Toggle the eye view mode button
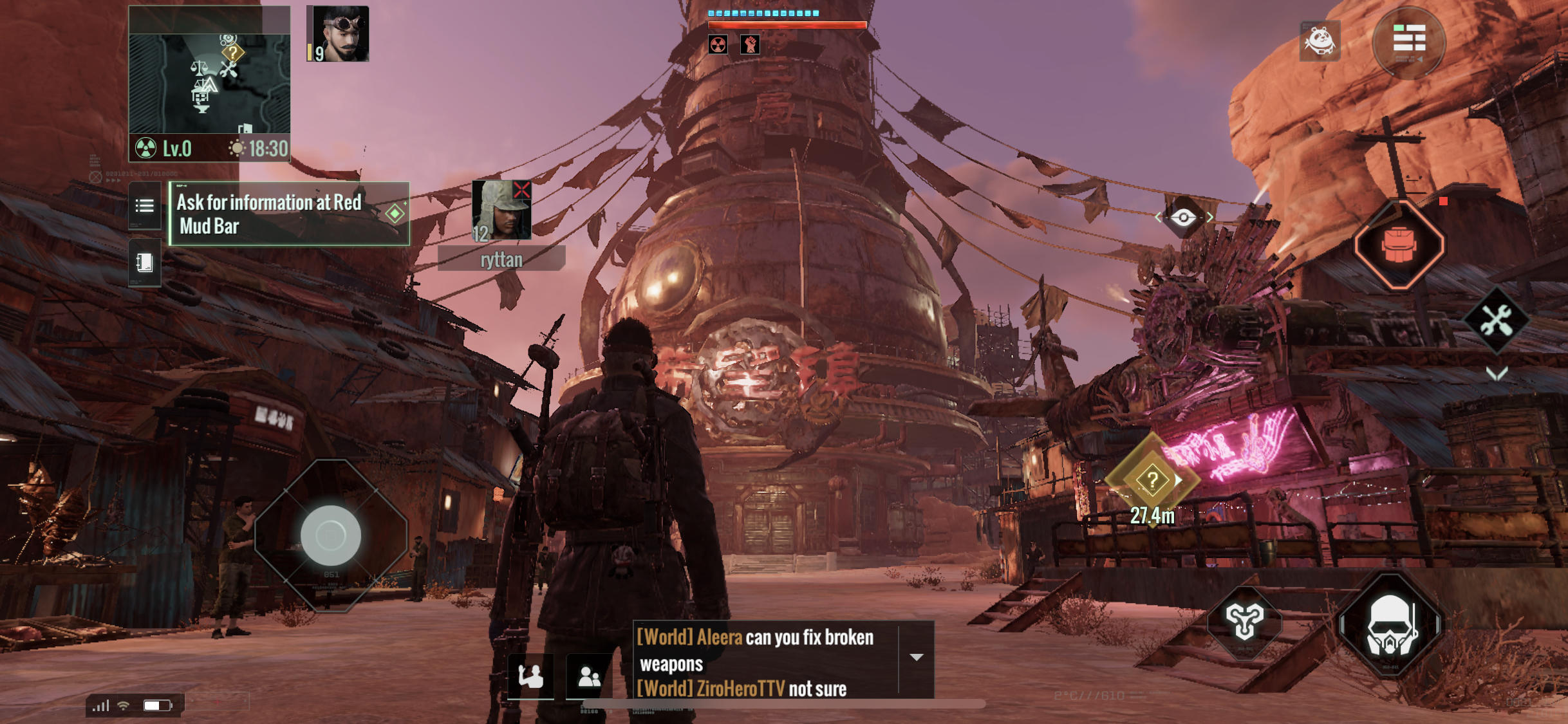The image size is (1568, 724). tap(1183, 218)
